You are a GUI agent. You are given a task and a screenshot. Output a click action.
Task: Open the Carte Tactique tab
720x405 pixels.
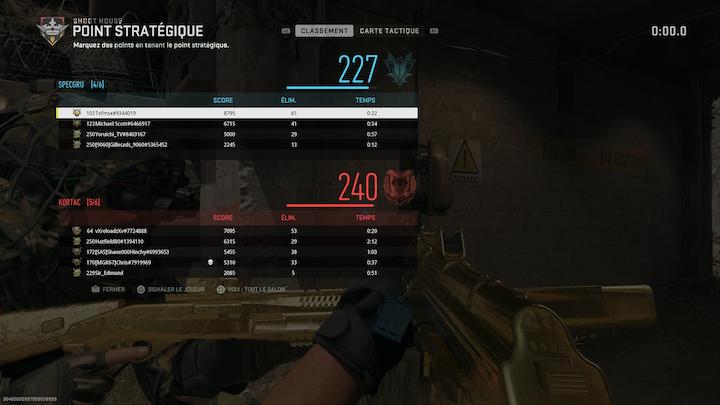tap(389, 31)
